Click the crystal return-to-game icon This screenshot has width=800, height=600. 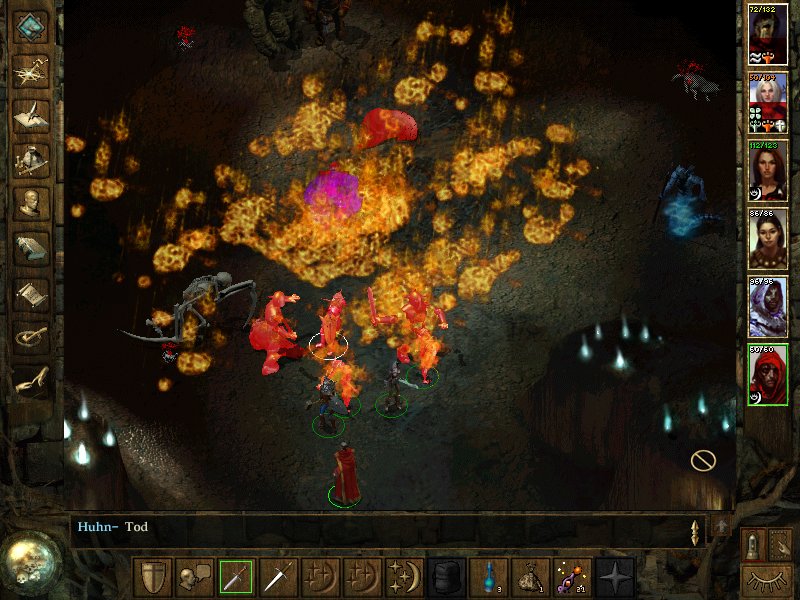32,26
